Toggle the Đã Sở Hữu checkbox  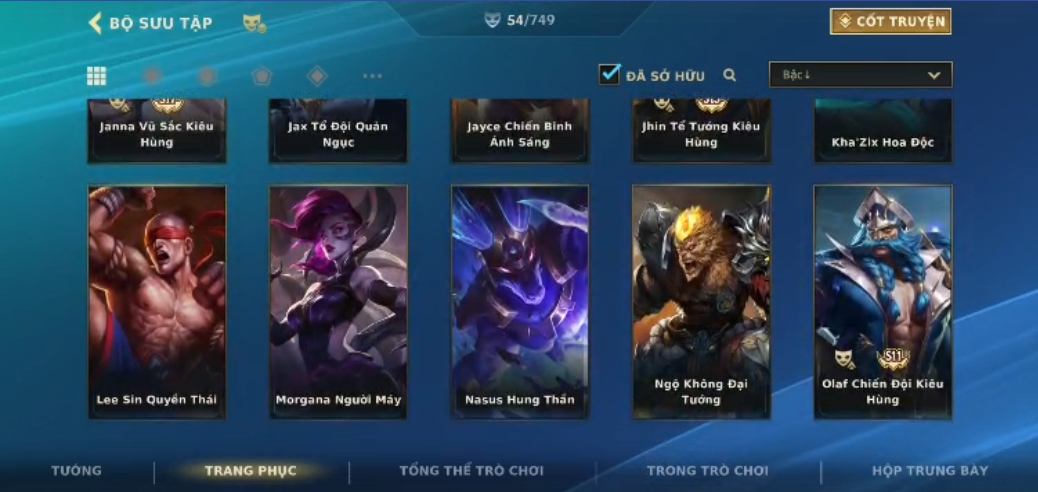(610, 74)
